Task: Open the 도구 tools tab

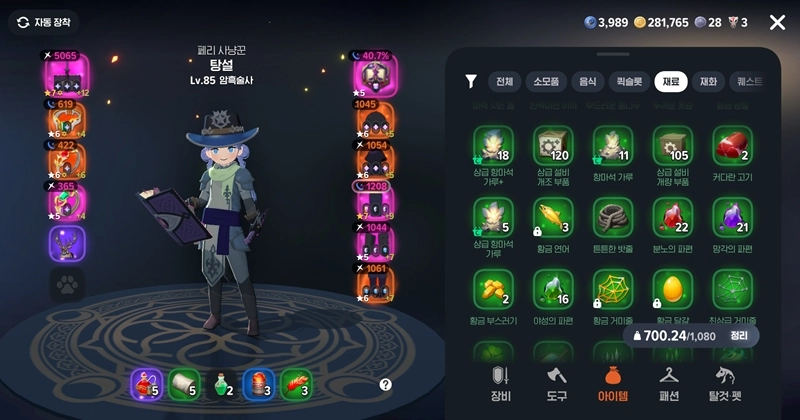Action: click(x=556, y=381)
